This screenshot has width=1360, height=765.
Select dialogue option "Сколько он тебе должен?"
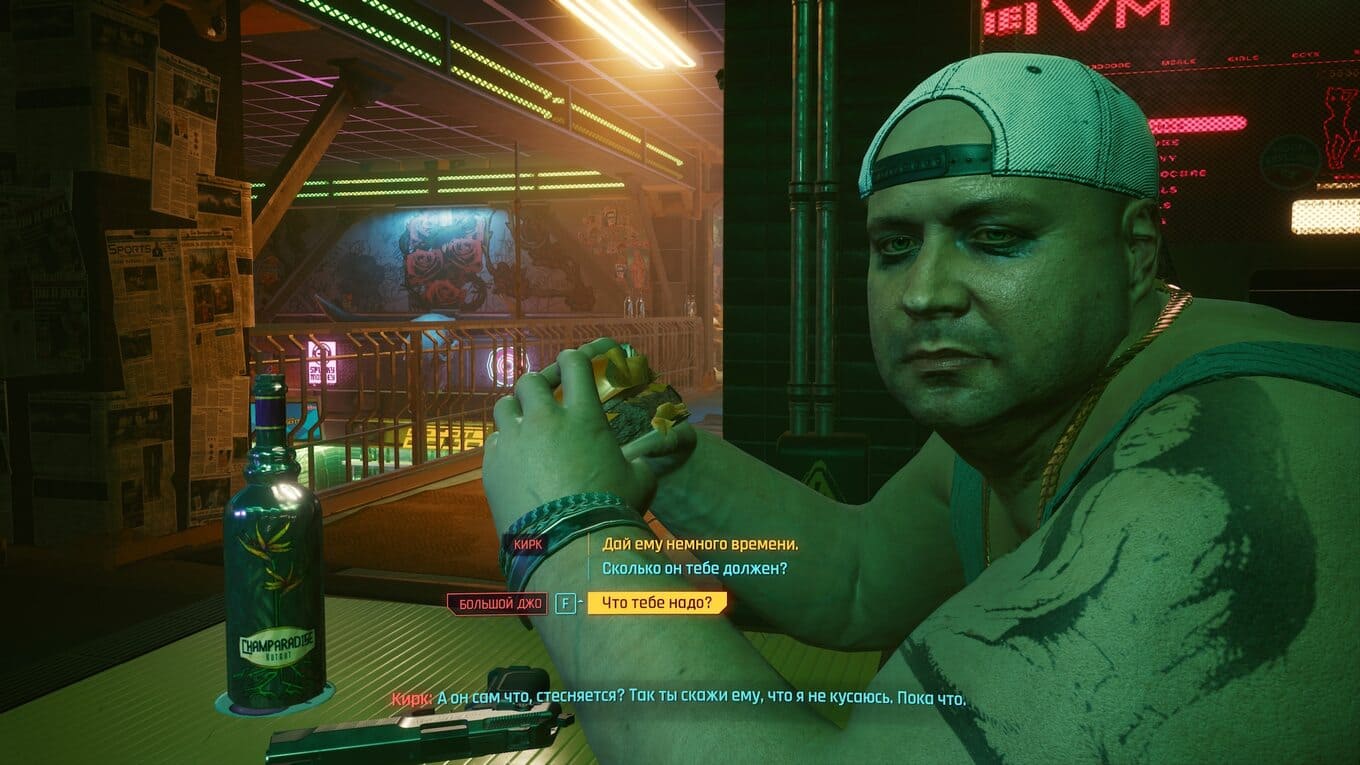[694, 569]
